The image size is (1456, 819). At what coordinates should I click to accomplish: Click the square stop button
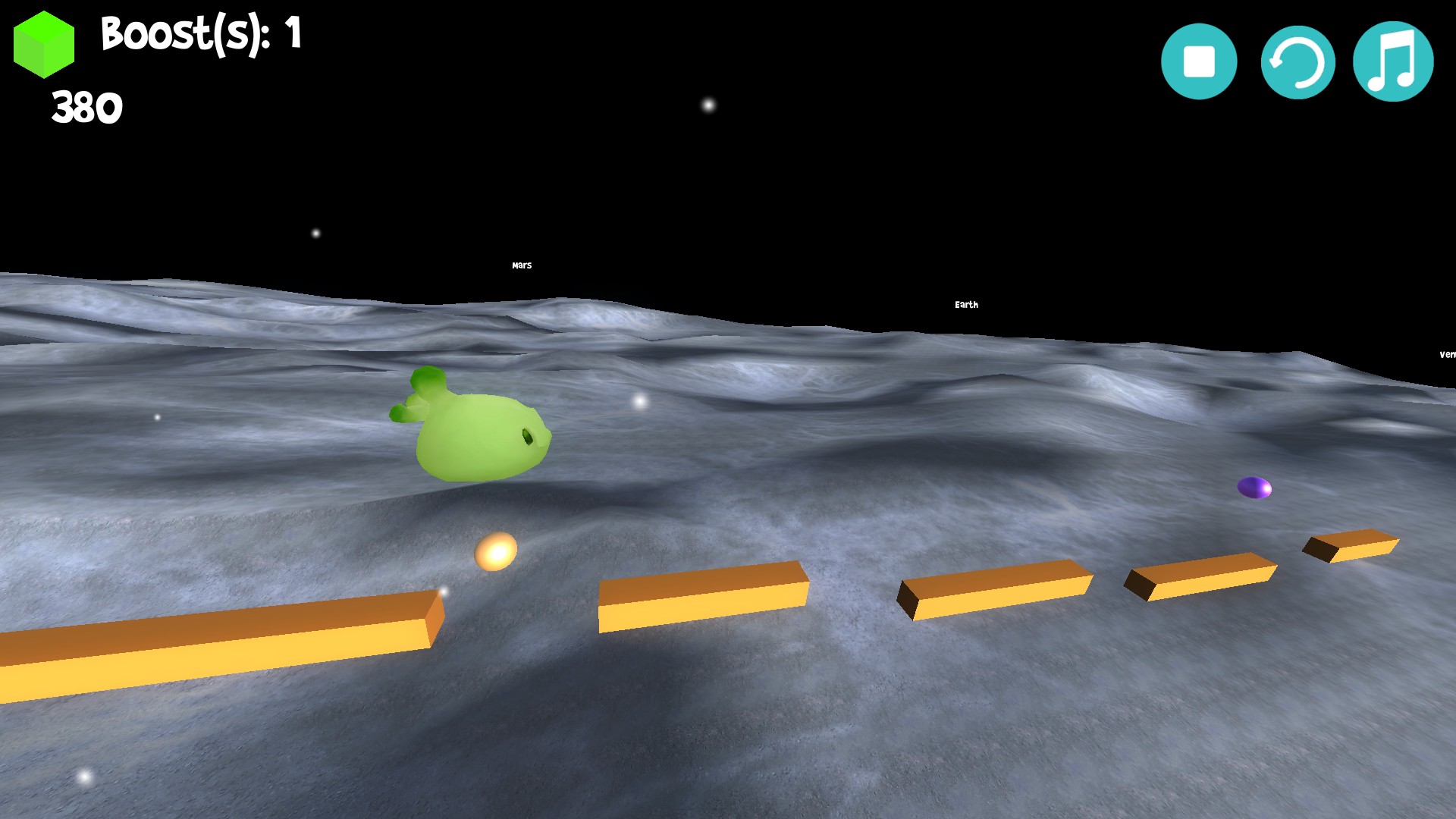point(1198,61)
